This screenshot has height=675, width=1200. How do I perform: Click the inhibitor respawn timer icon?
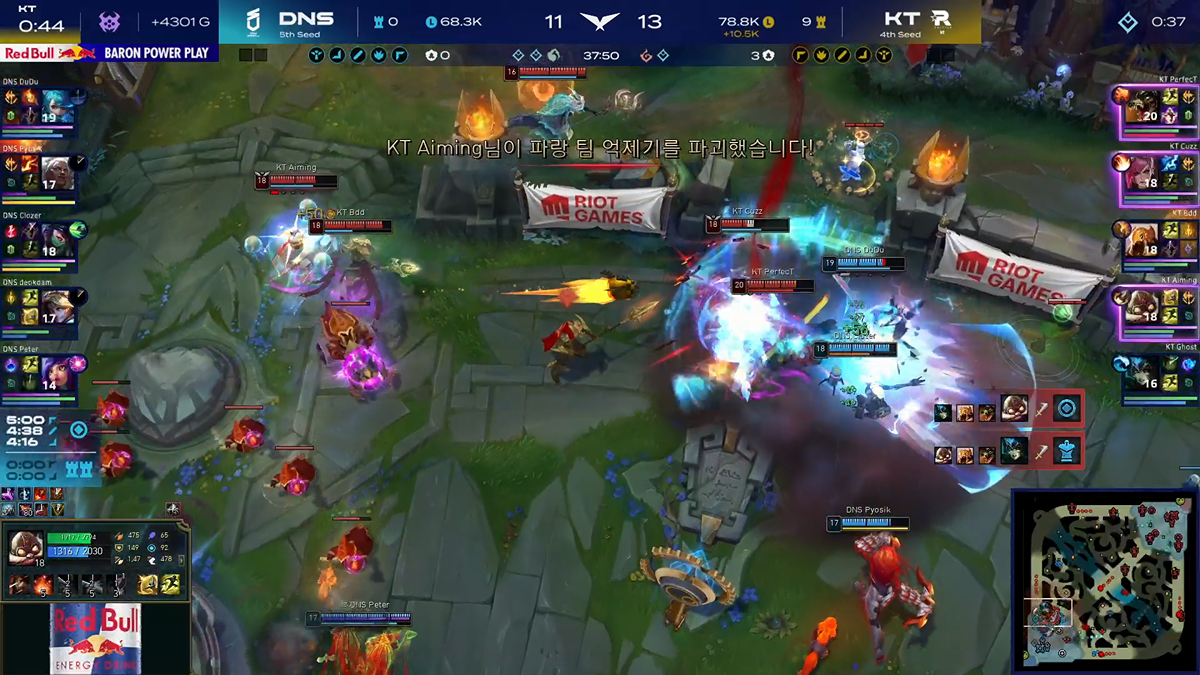click(79, 430)
